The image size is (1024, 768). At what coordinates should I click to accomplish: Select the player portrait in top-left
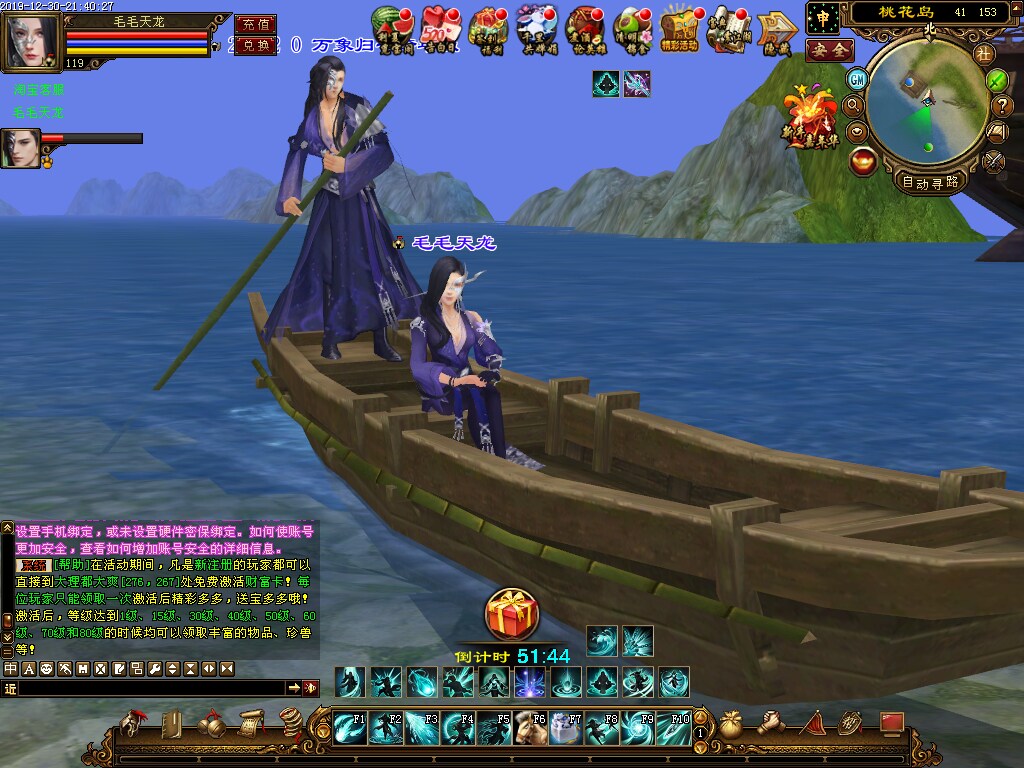tap(30, 41)
